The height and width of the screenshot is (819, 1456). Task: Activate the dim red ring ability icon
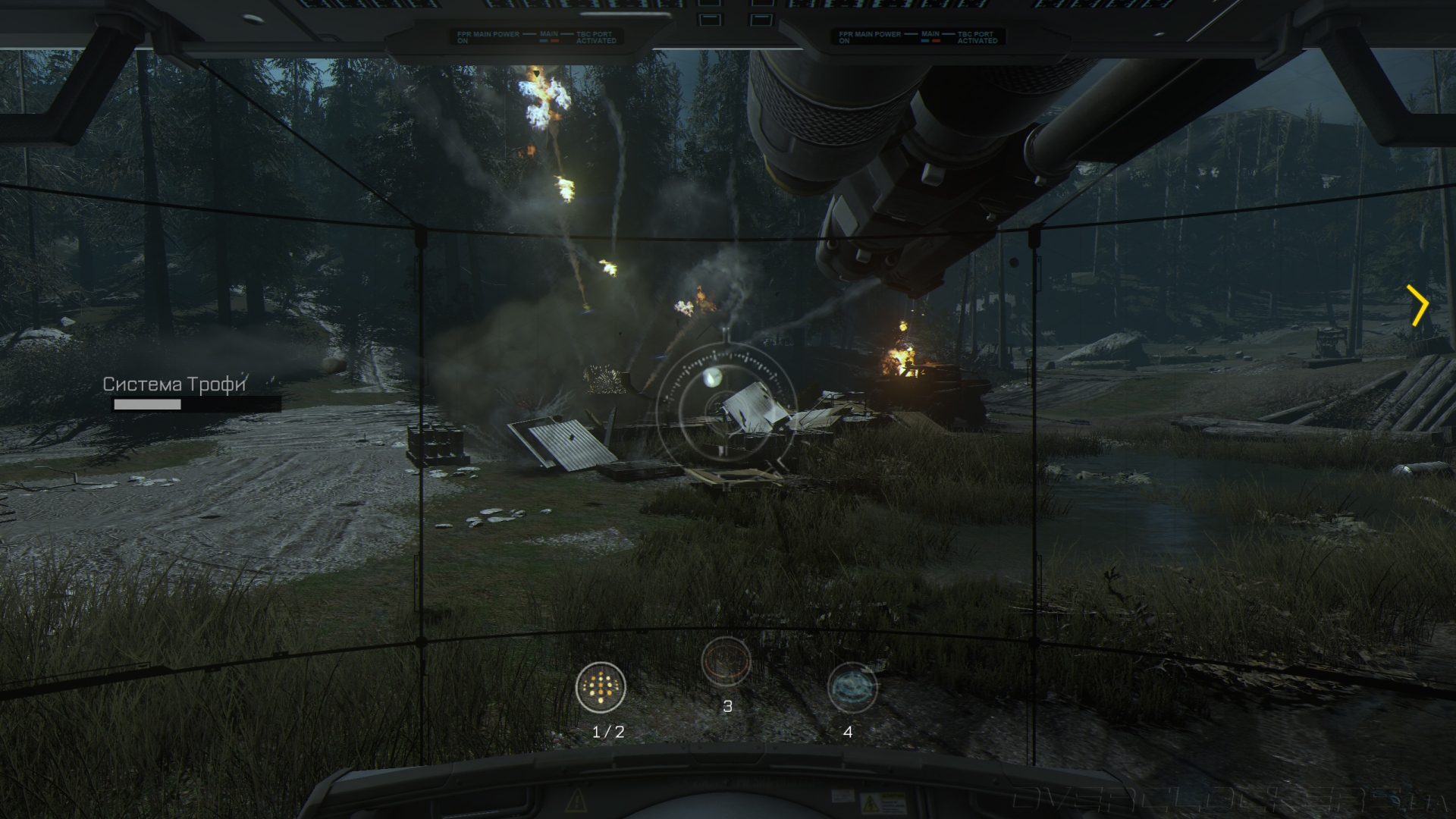click(x=726, y=661)
